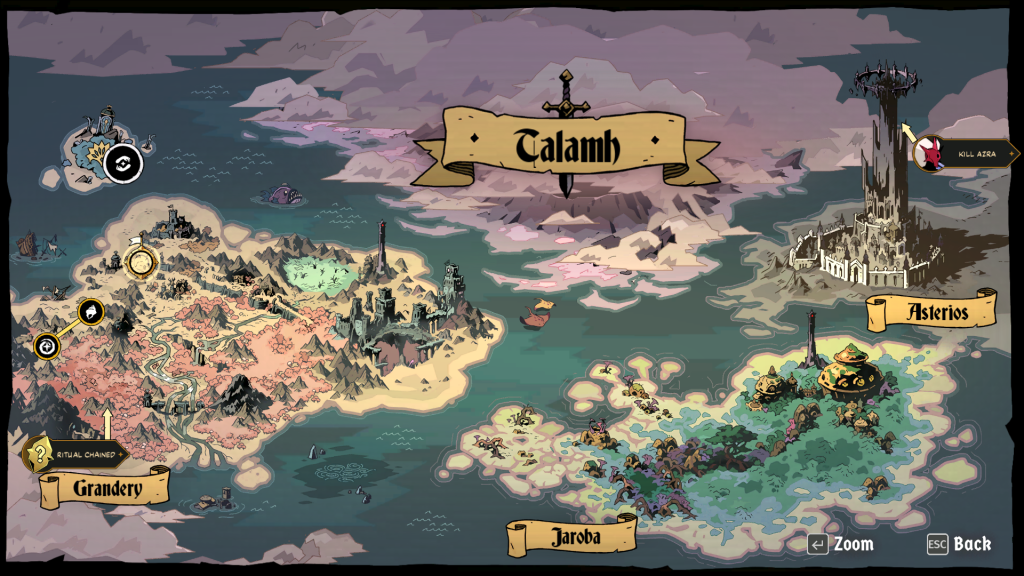Select the Grandery region banner
Image resolution: width=1024 pixels, height=576 pixels.
click(105, 489)
